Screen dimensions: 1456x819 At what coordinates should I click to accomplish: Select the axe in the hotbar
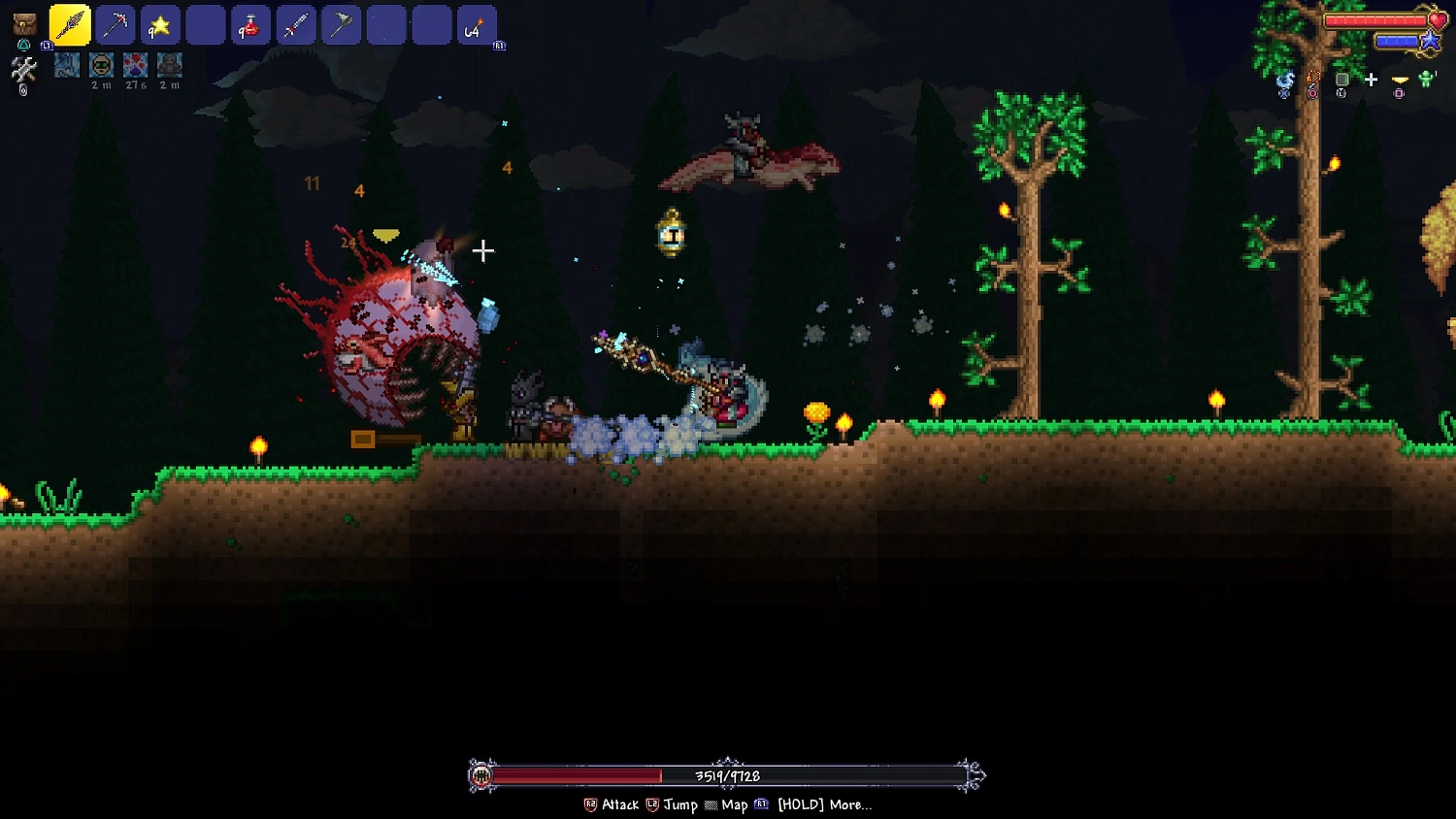pos(341,24)
